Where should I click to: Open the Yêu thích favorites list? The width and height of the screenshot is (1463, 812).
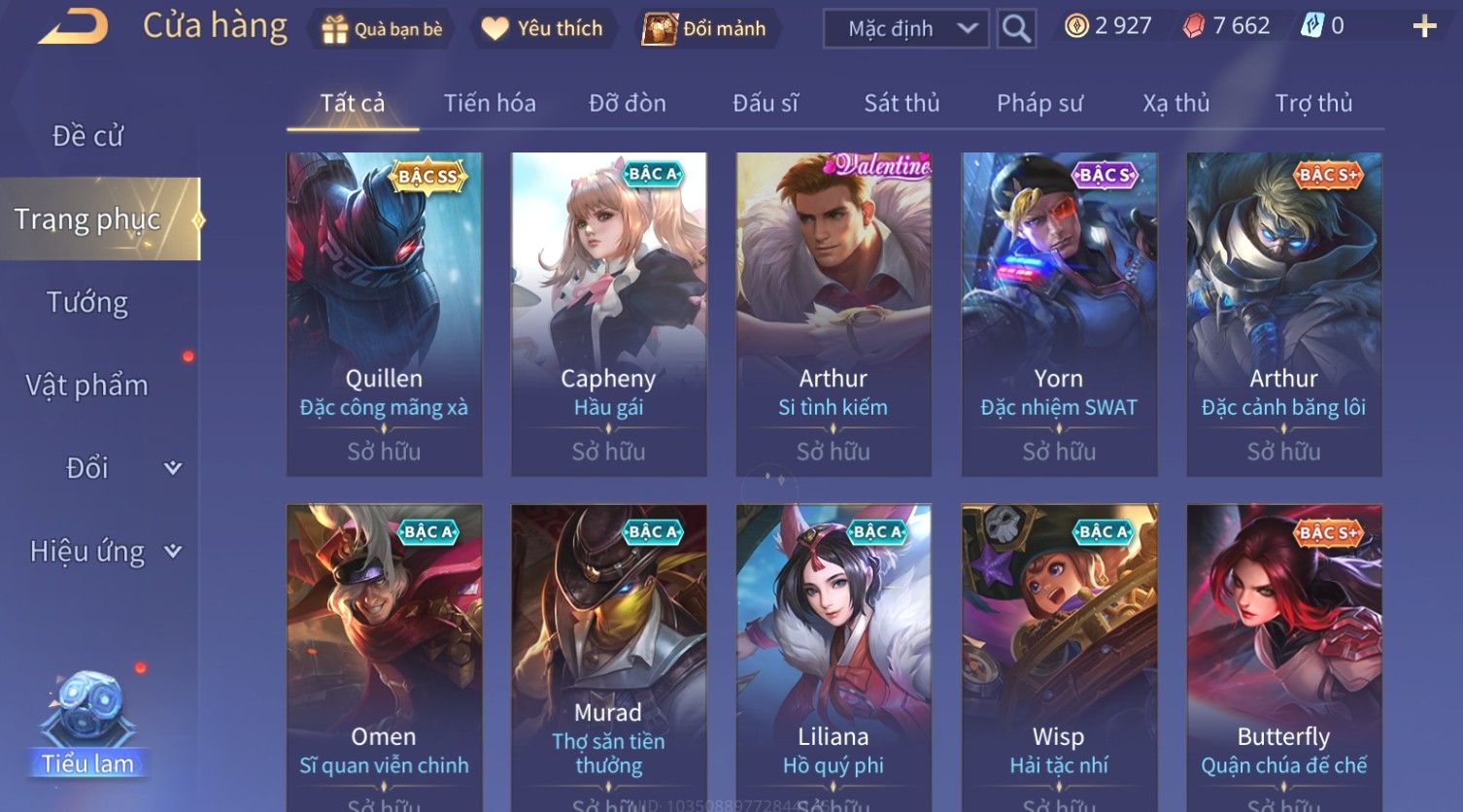coord(543,29)
